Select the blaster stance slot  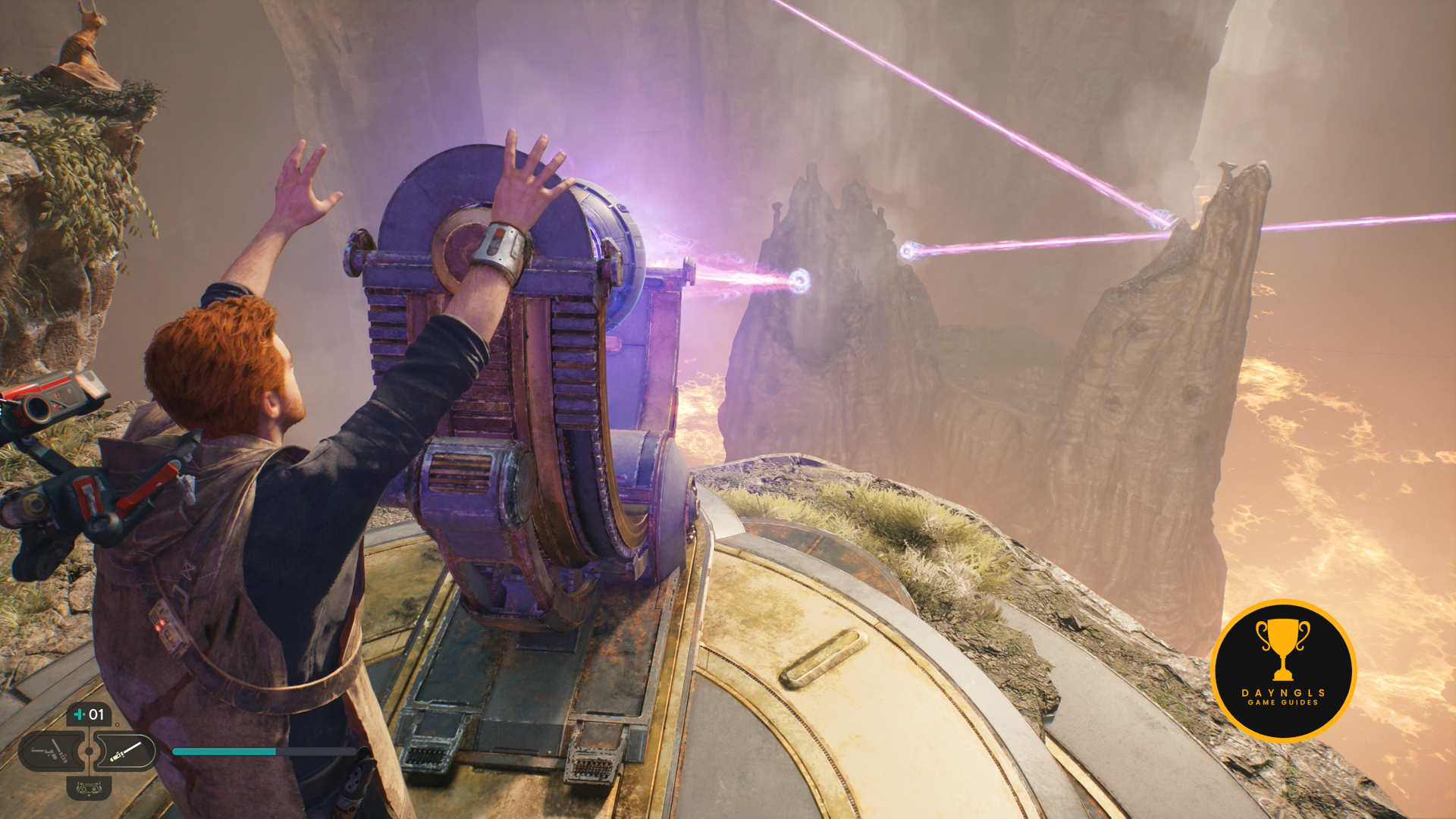(52, 752)
